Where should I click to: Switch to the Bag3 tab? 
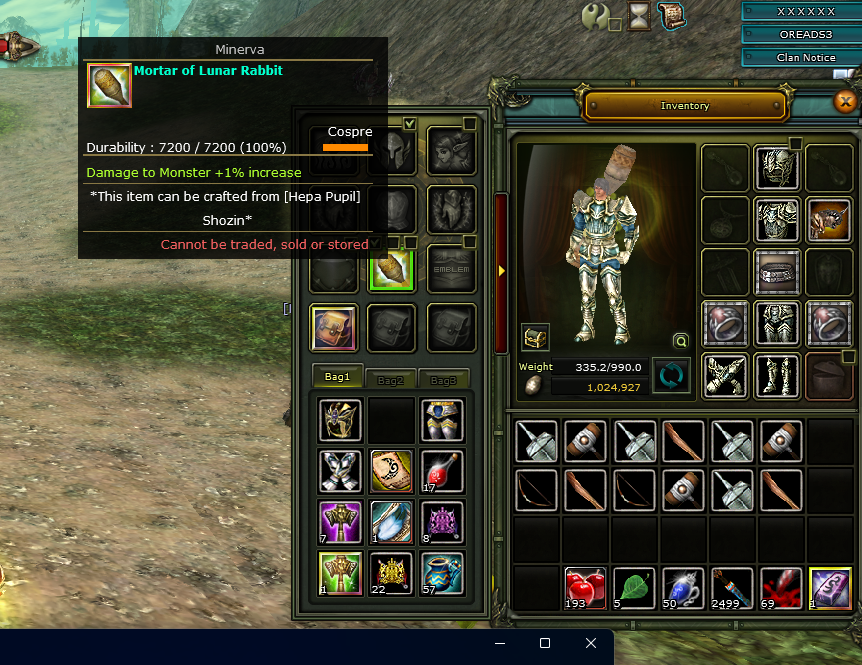[444, 380]
